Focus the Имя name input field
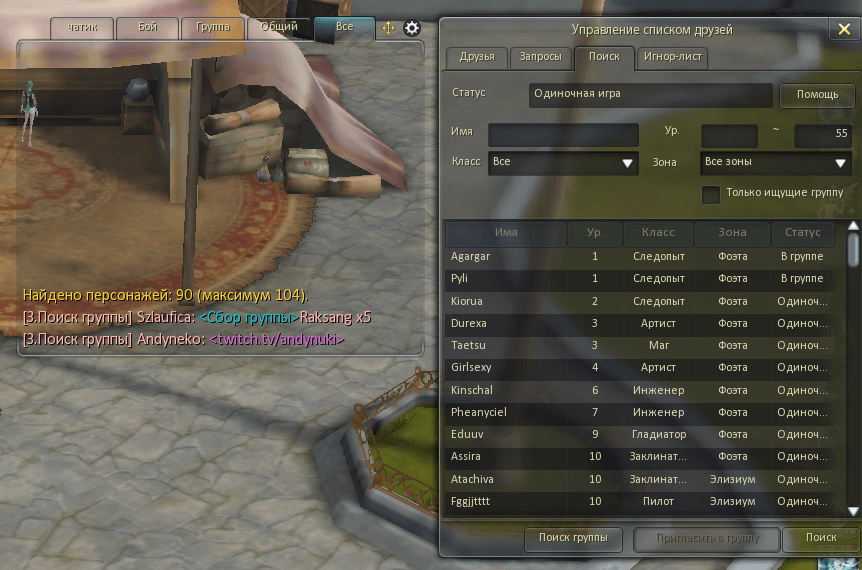The height and width of the screenshot is (570, 862). point(563,134)
